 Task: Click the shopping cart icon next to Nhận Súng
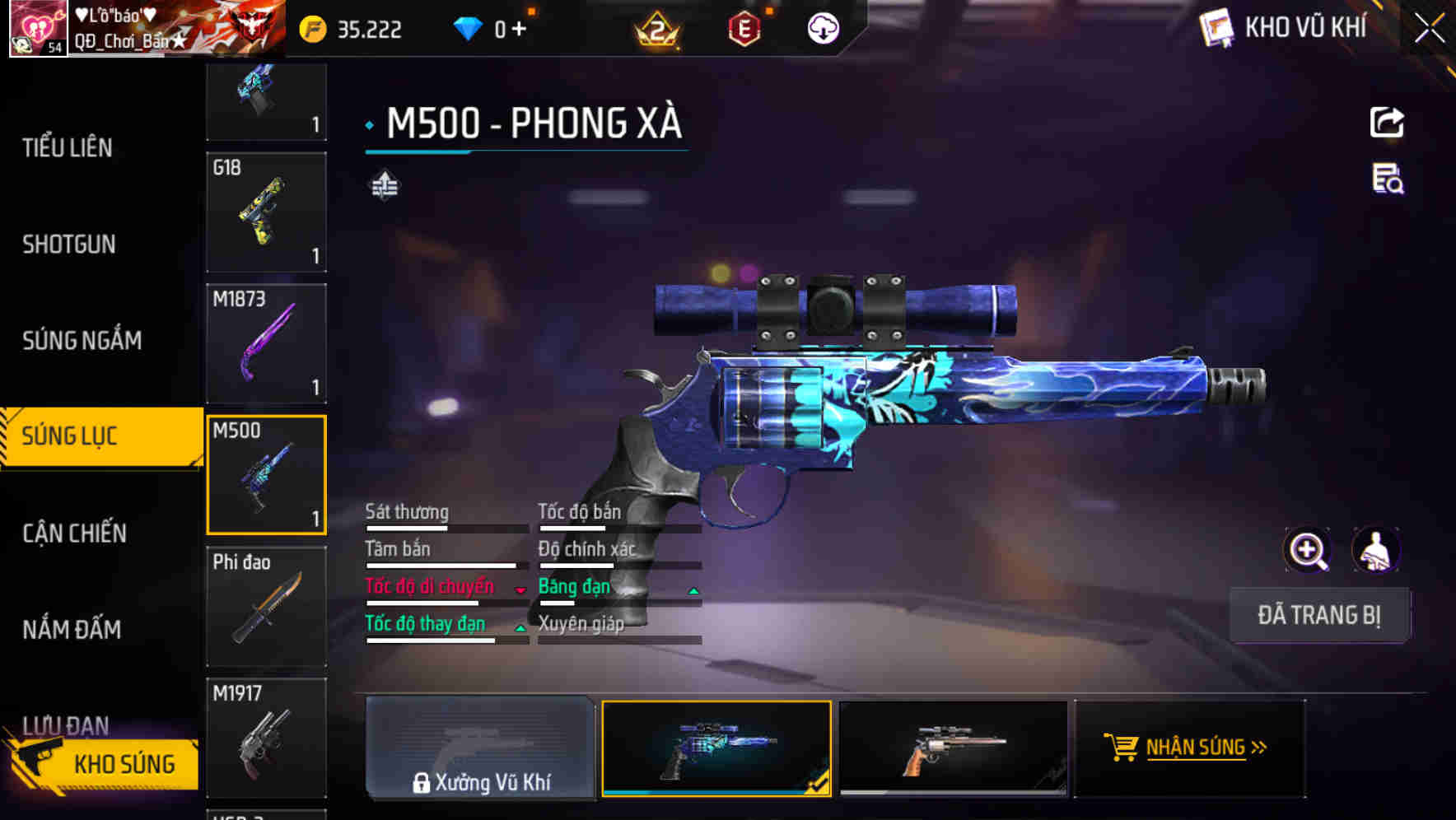tap(1120, 748)
